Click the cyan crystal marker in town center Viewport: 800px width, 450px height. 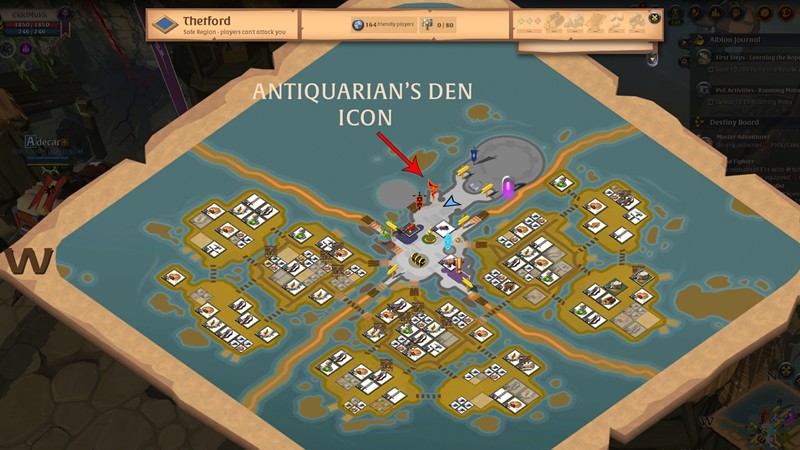point(448,241)
